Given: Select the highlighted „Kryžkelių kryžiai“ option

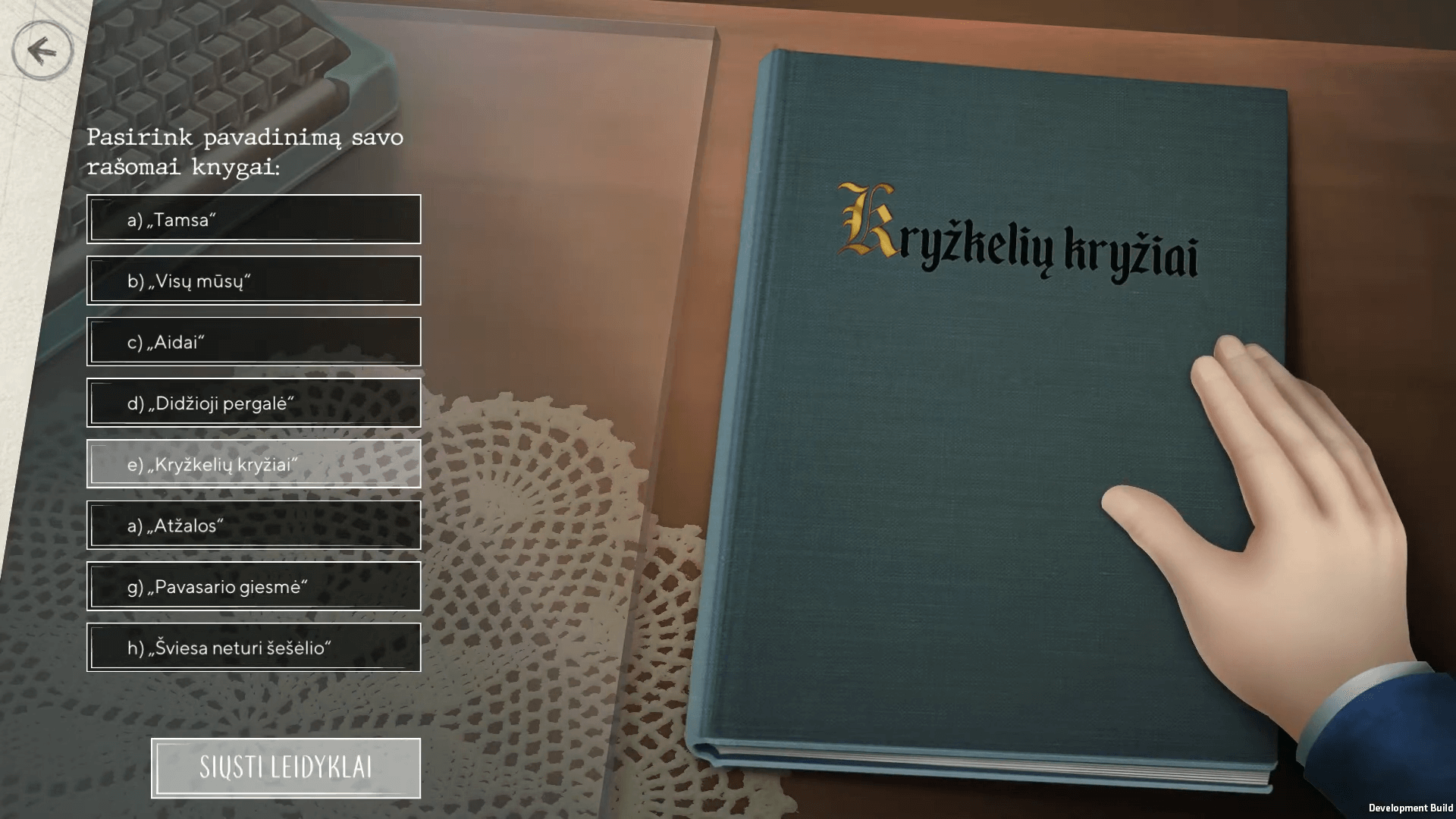Looking at the screenshot, I should [x=253, y=464].
